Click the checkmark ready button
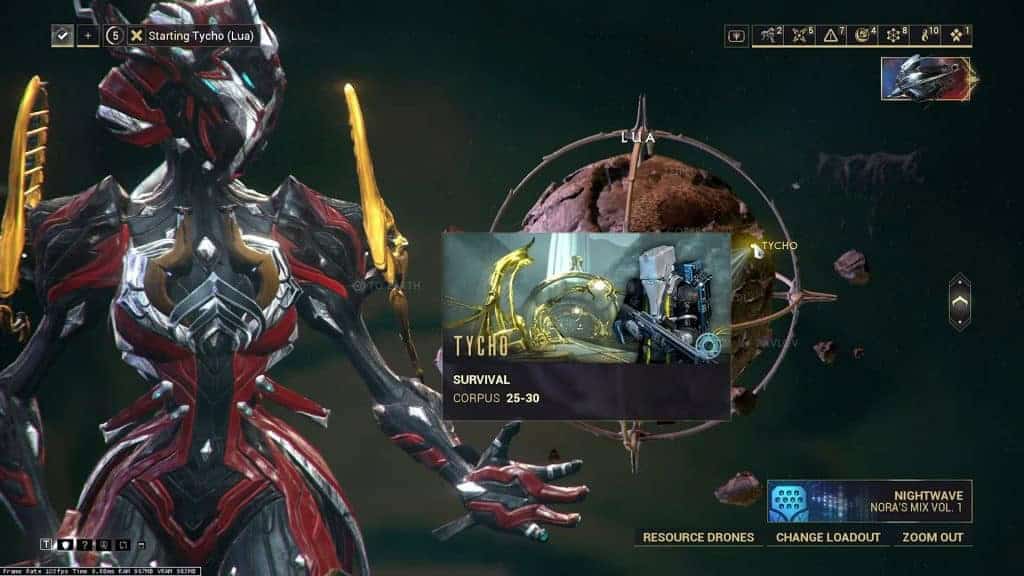This screenshot has width=1024, height=576. tap(62, 36)
